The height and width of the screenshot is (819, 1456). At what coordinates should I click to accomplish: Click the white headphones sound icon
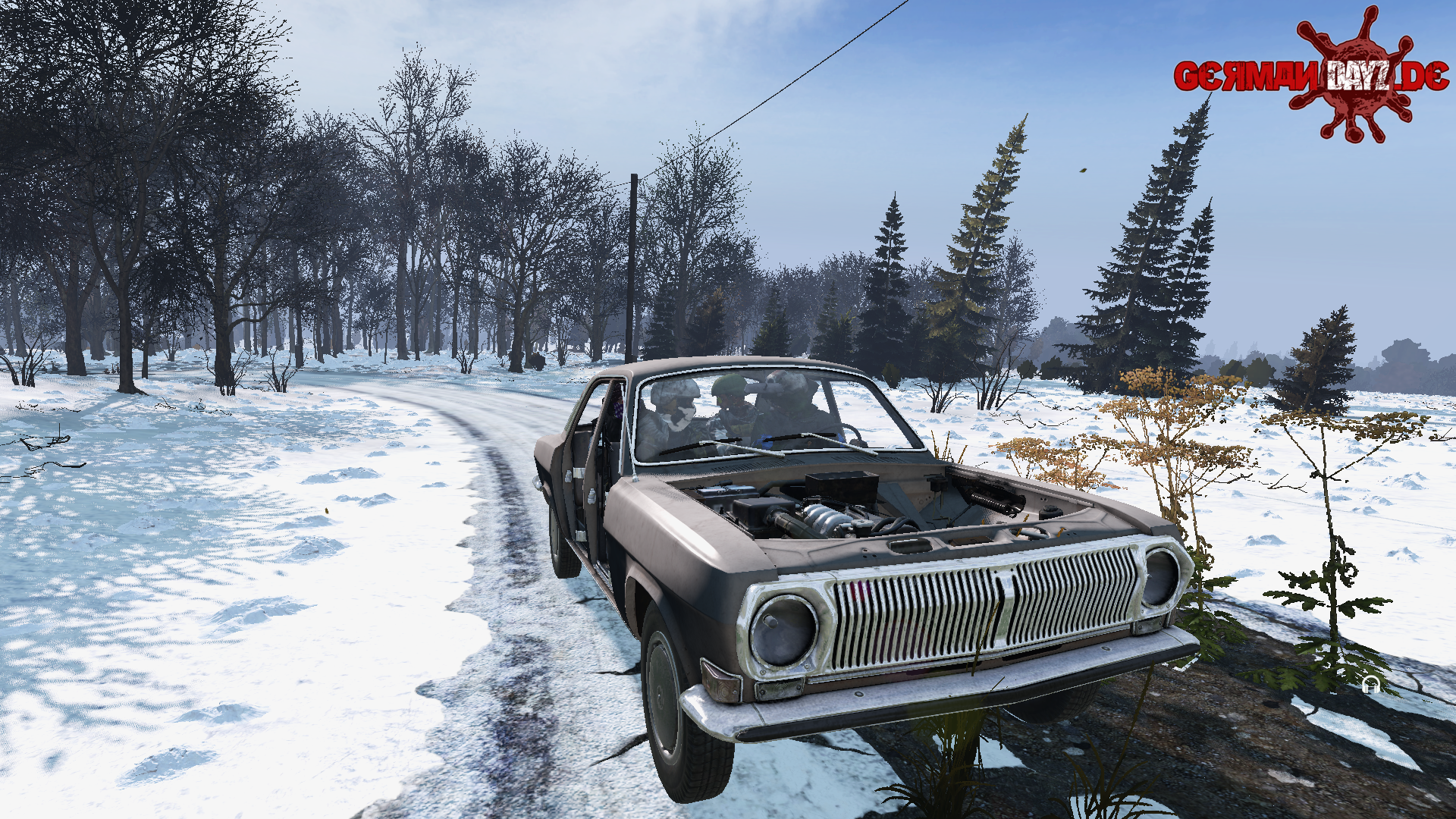(1369, 686)
